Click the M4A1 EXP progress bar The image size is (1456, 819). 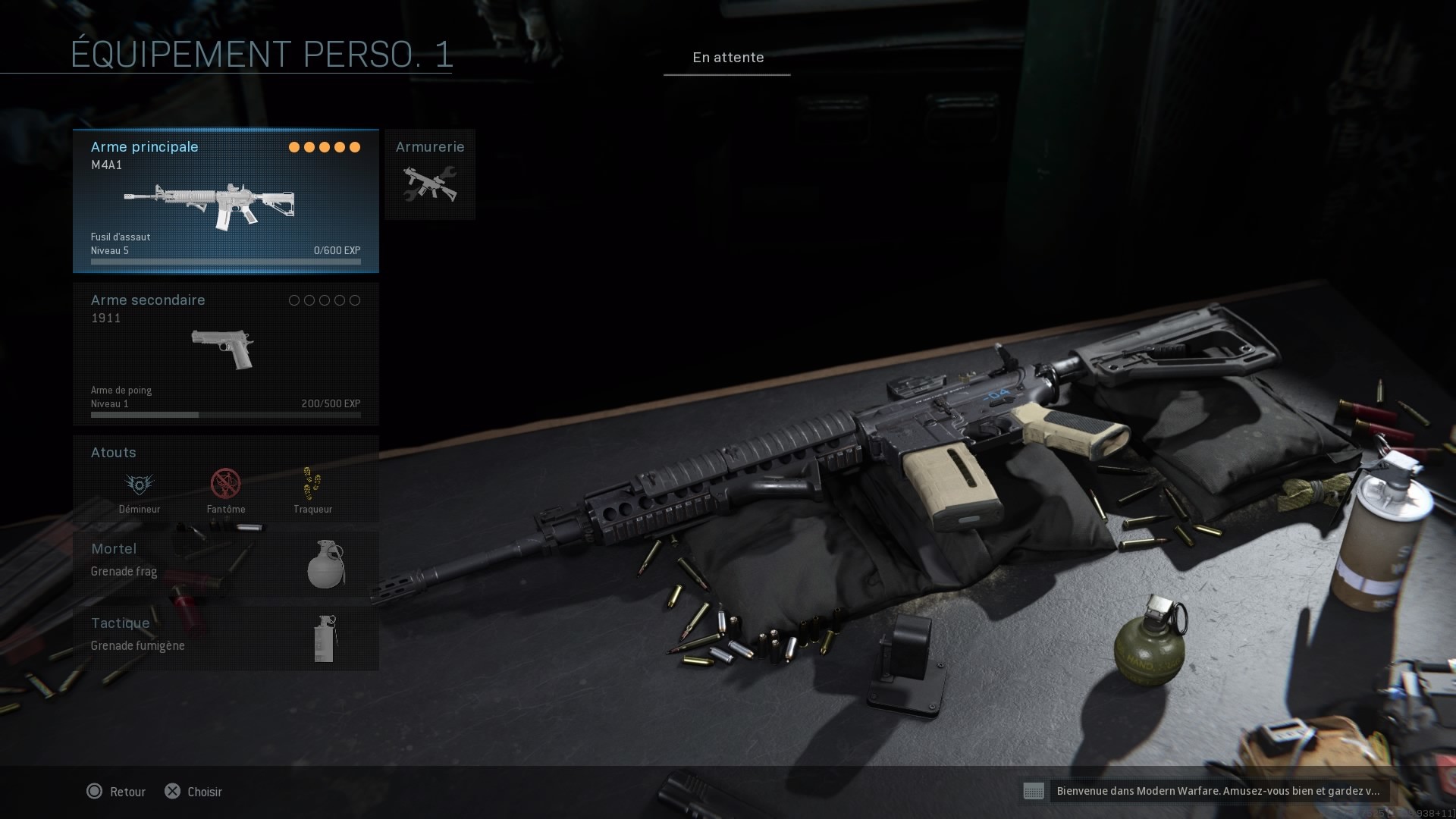[x=225, y=260]
